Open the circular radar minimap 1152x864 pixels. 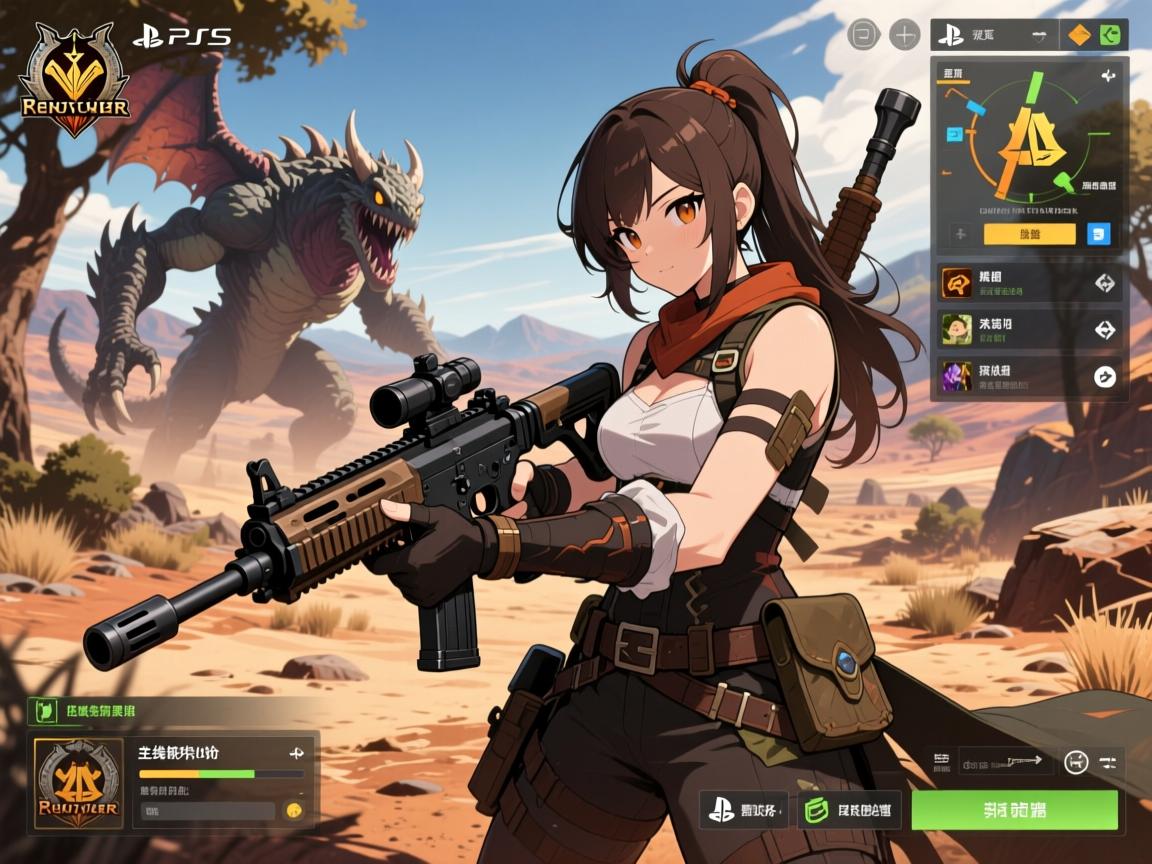(x=1029, y=136)
